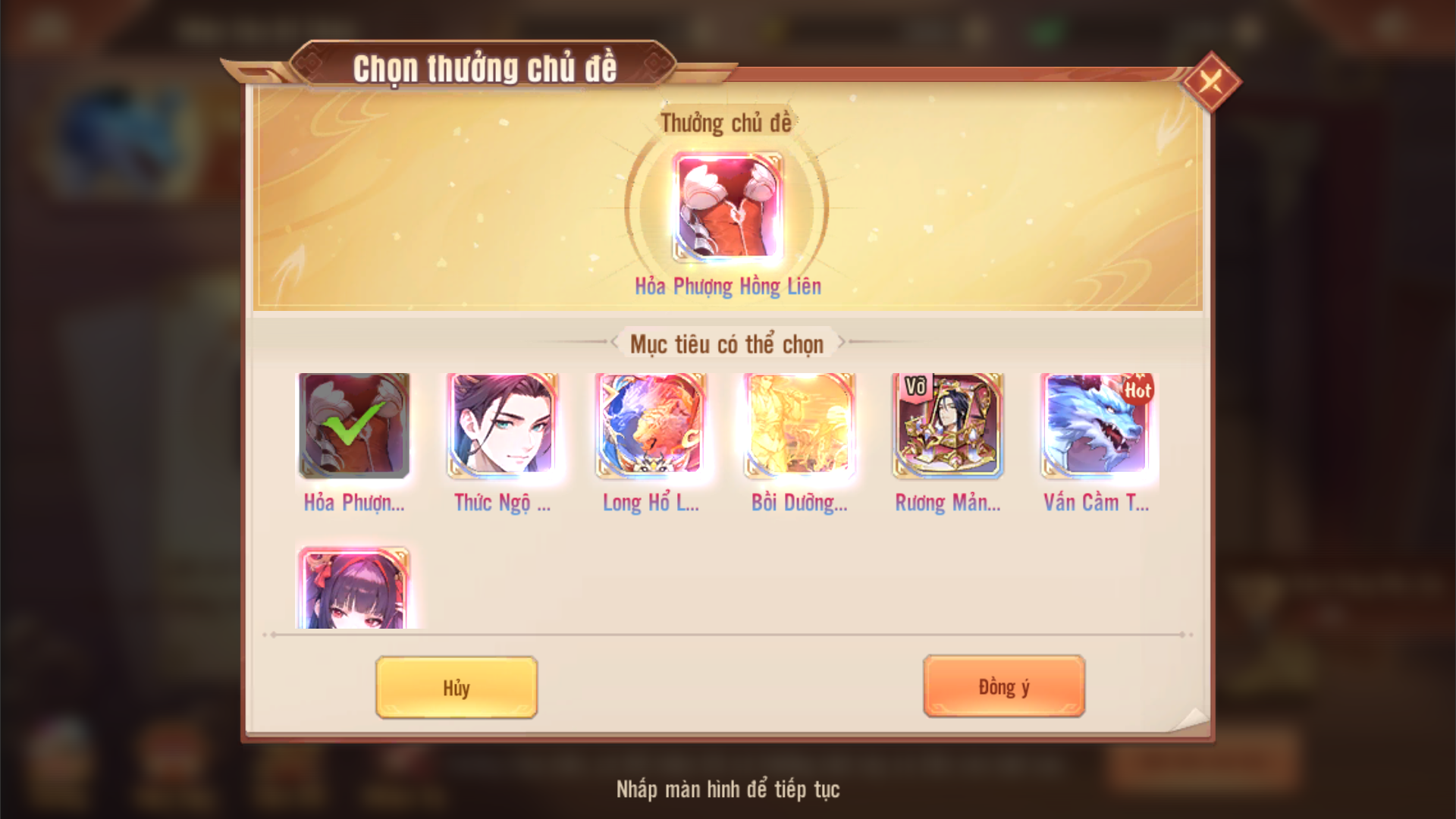Expand truncated label of Rương Mản item
The image size is (1456, 819).
(x=947, y=503)
